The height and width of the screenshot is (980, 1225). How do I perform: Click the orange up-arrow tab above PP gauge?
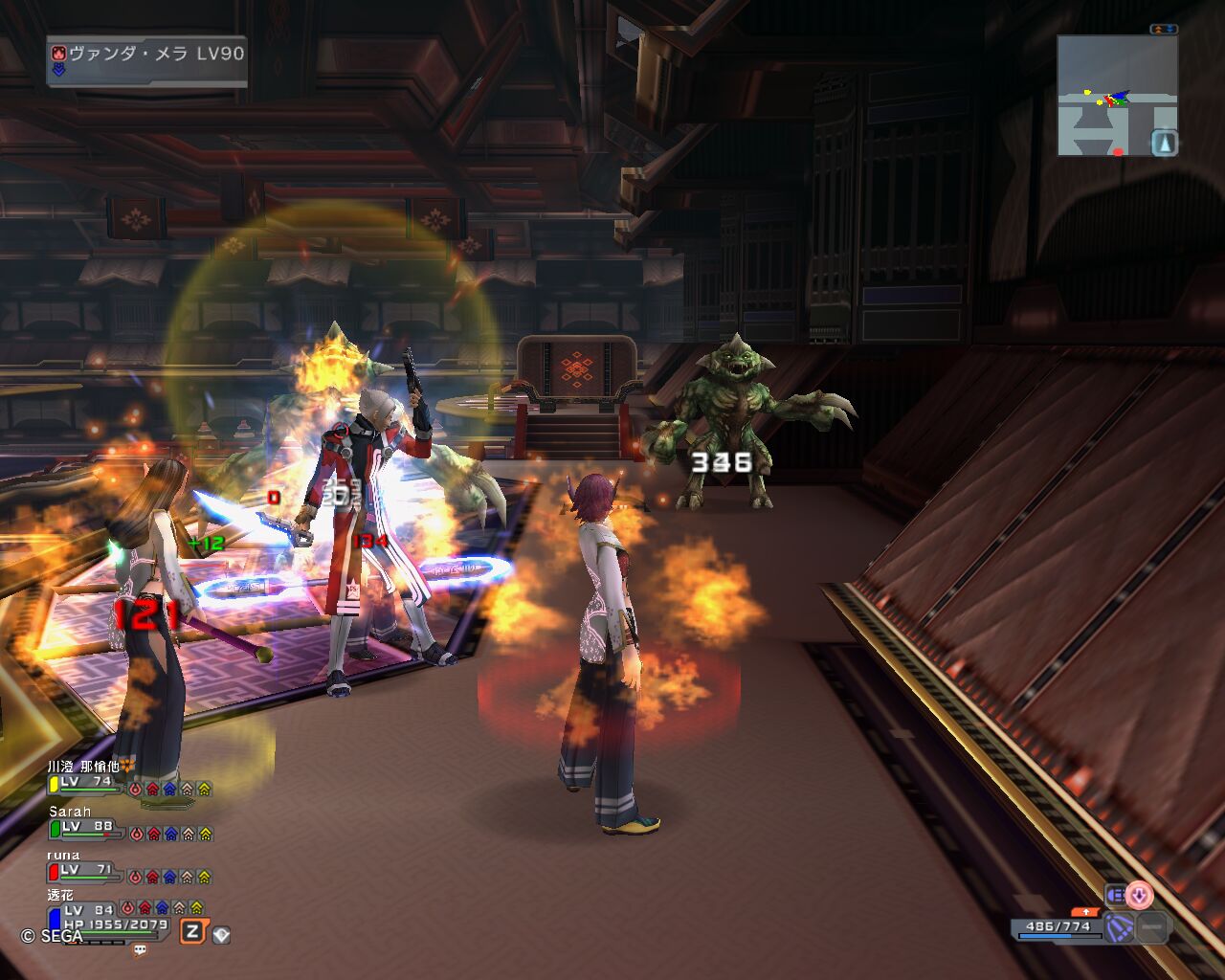(x=1085, y=911)
